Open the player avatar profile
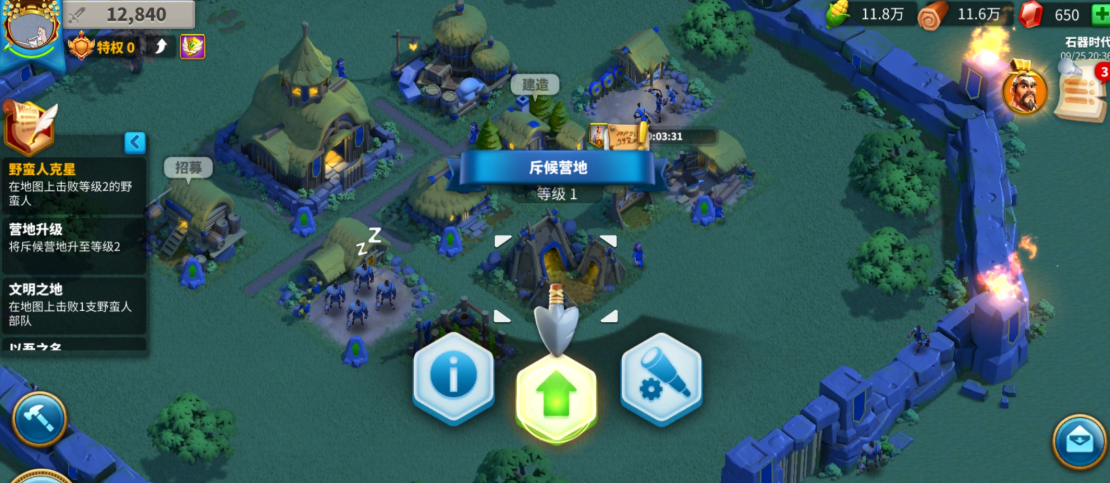 (x=32, y=30)
